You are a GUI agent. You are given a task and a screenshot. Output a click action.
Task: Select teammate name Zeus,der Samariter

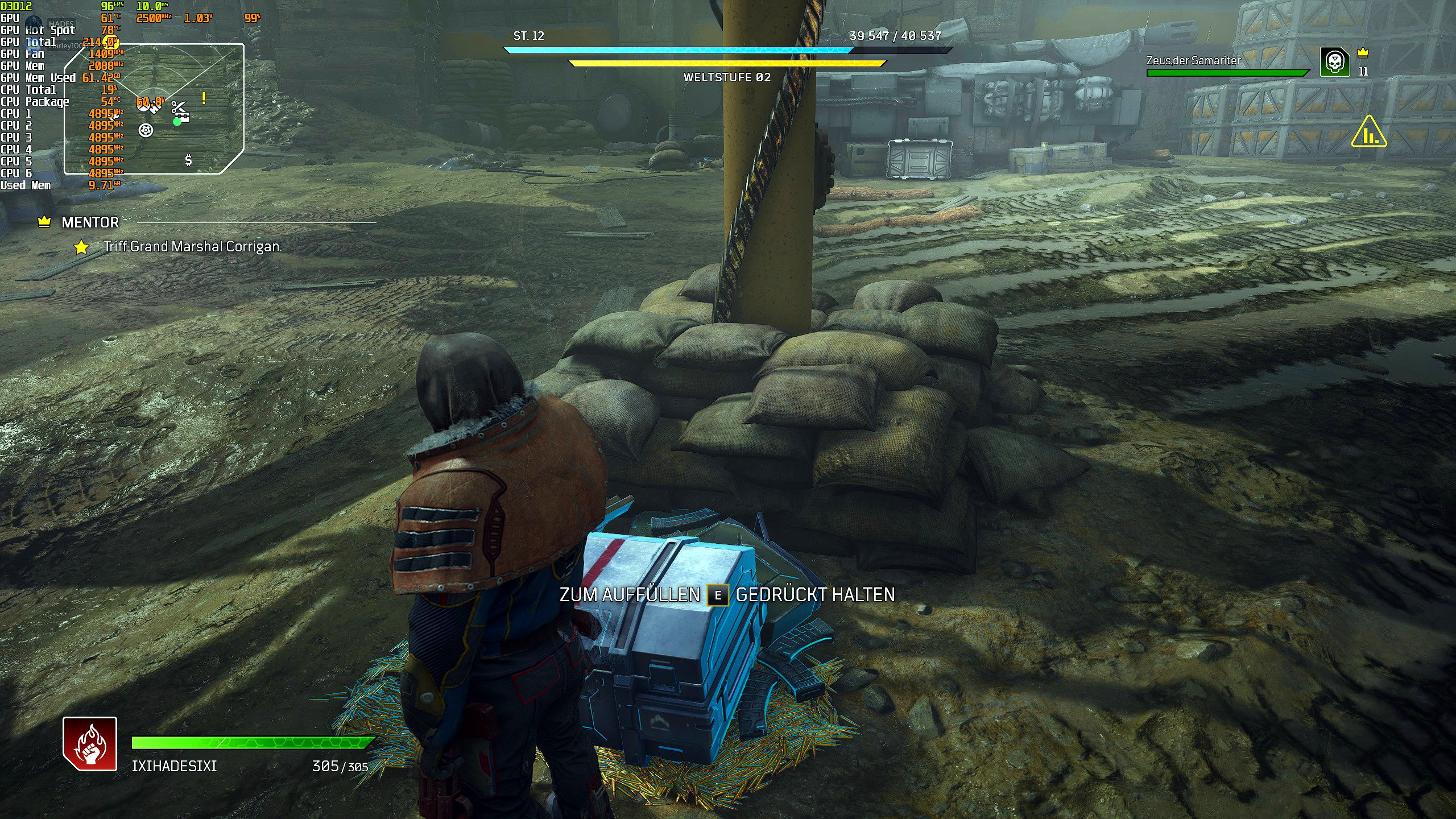(1193, 60)
